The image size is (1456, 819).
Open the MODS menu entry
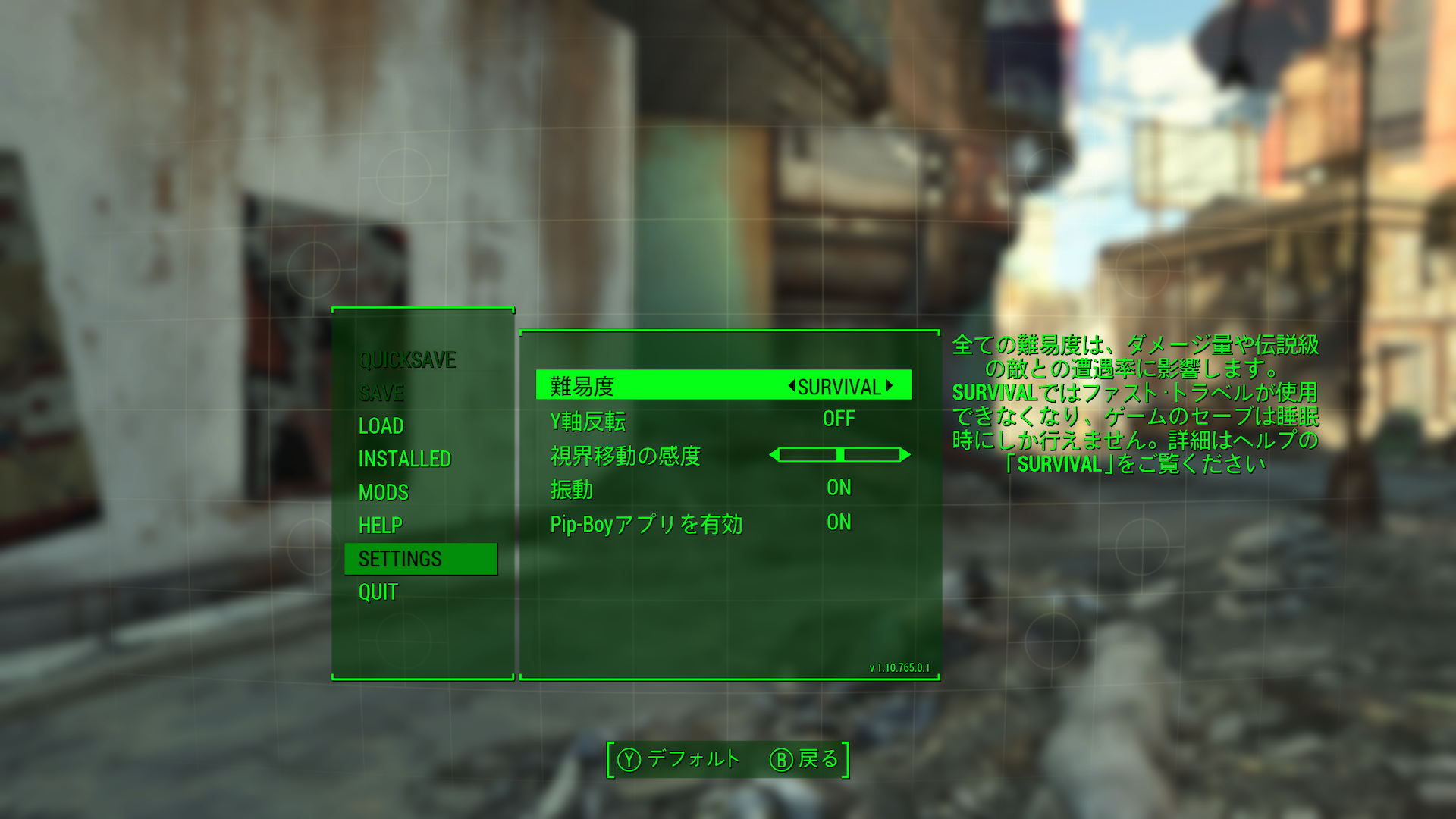click(x=384, y=493)
